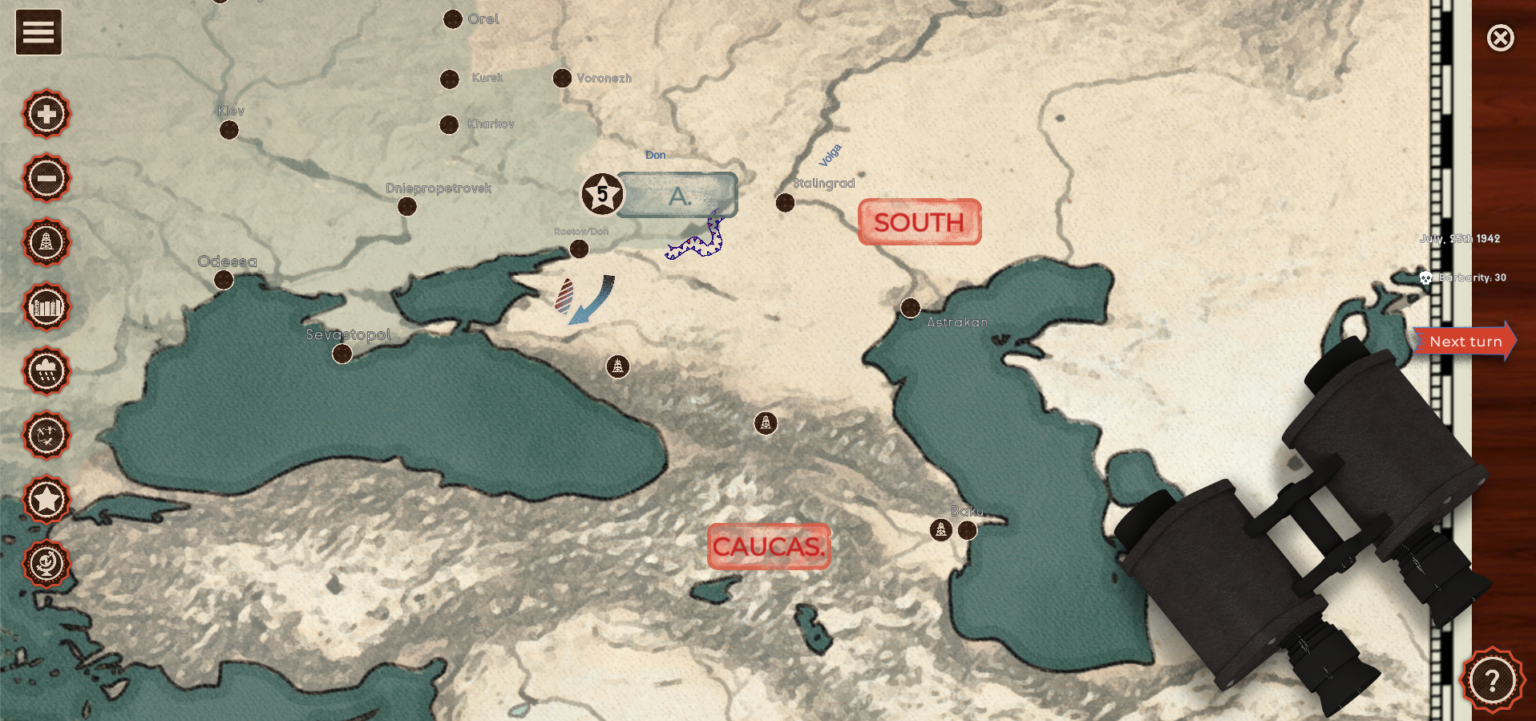Open the oil derrick resources overlay
The height and width of the screenshot is (721, 1536).
point(45,242)
